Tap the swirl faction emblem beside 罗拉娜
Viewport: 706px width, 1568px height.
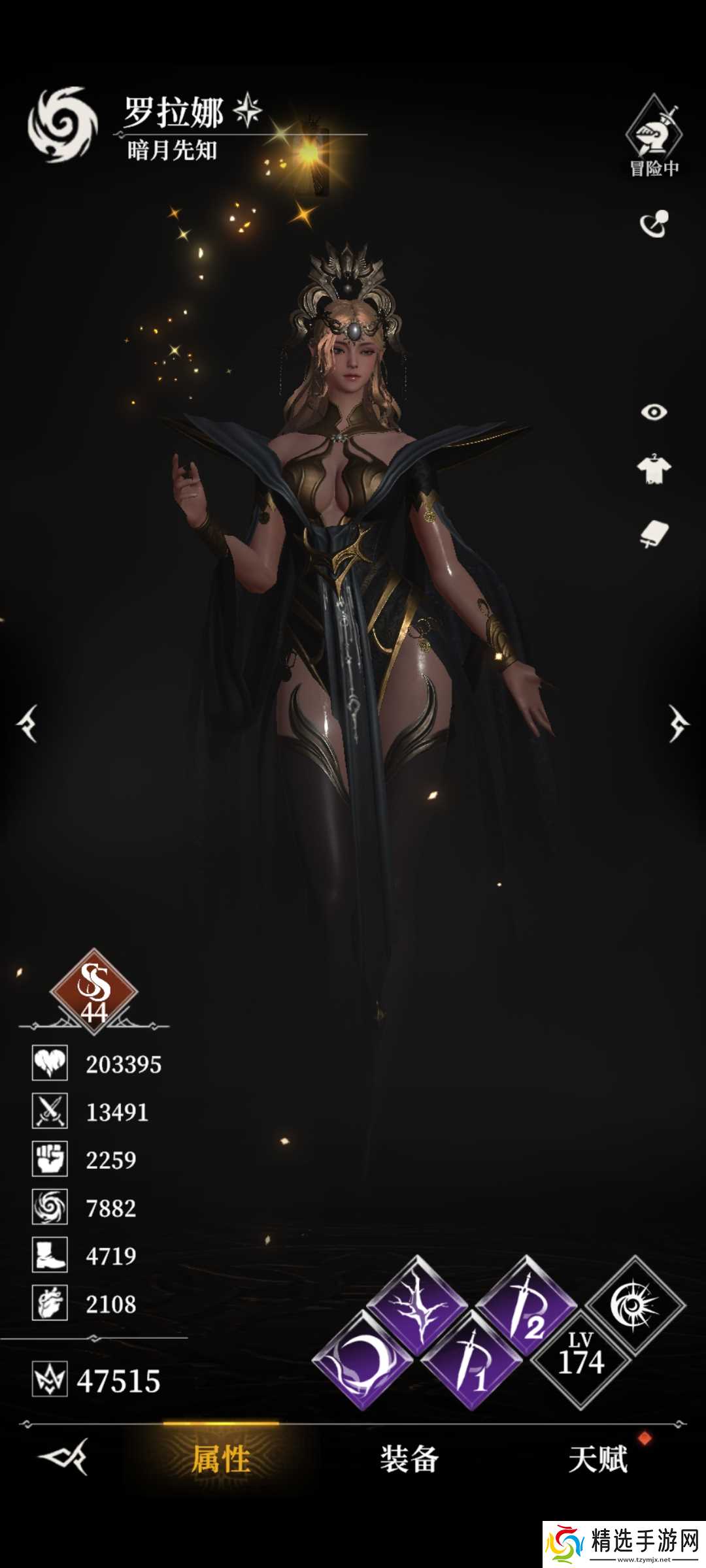pyautogui.click(x=62, y=124)
